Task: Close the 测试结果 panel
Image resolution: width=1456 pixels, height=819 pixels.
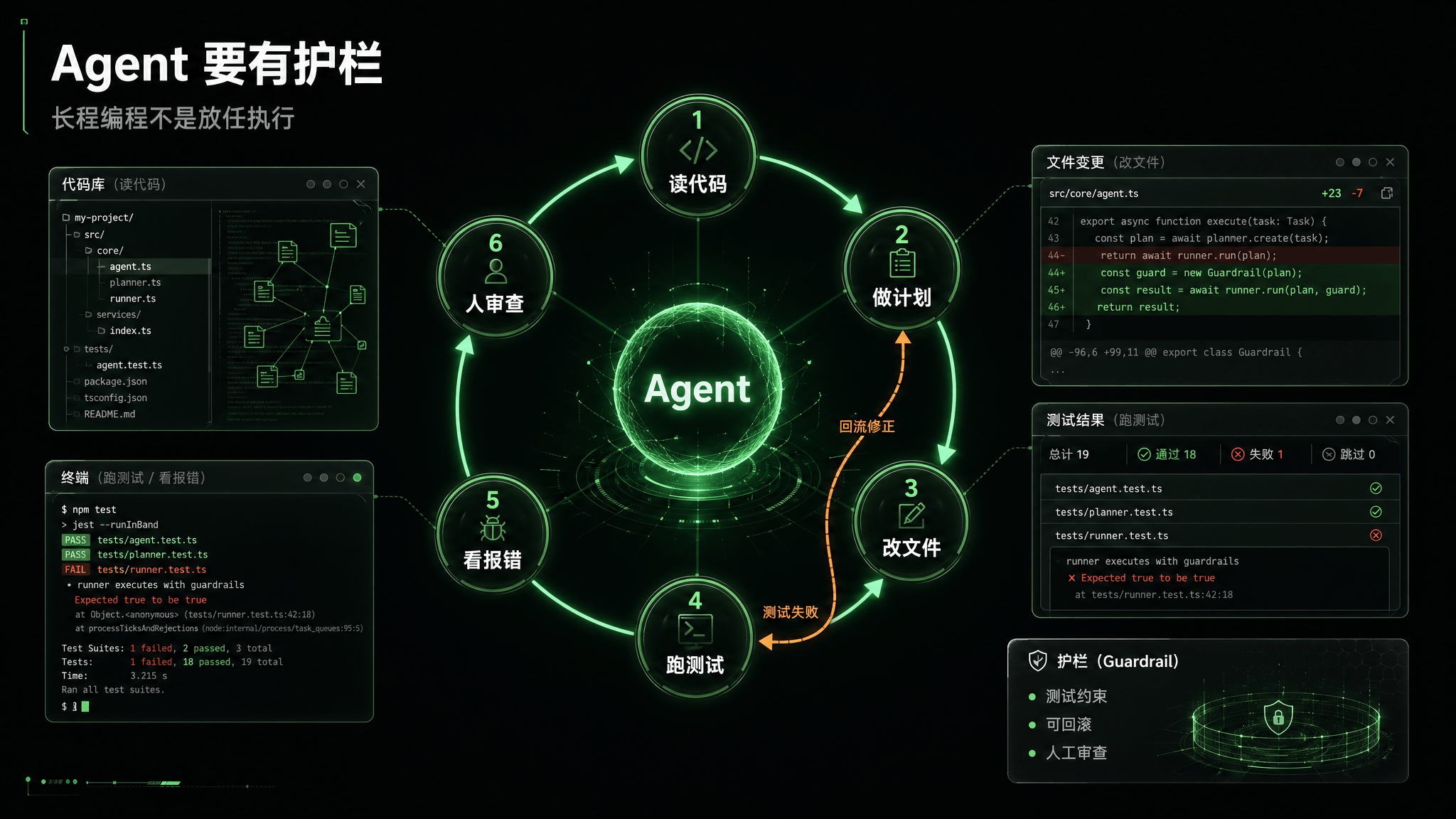Action: pos(1390,420)
